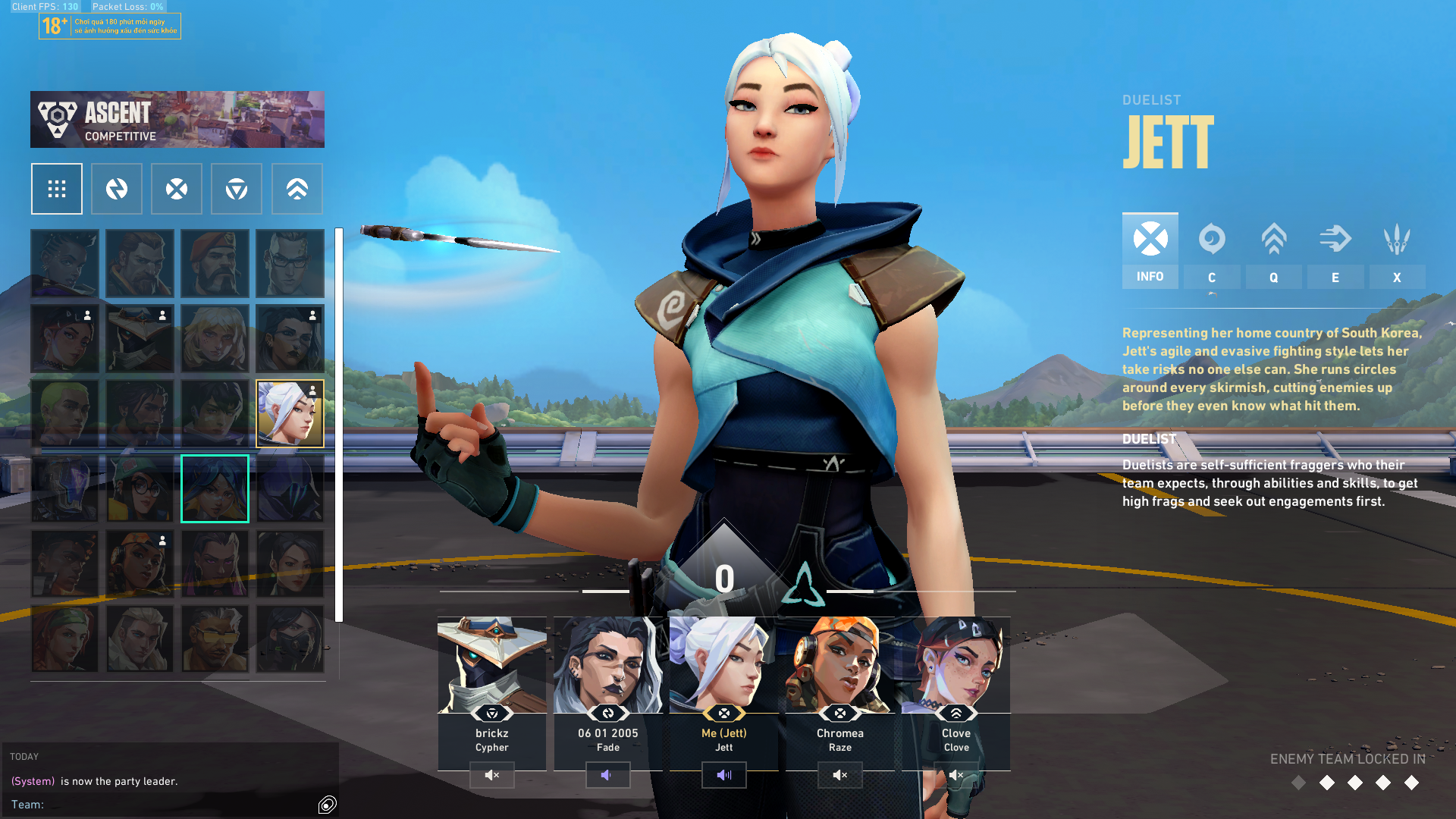This screenshot has width=1456, height=819.
Task: Unmute Chromea's voice chat
Action: tap(840, 775)
